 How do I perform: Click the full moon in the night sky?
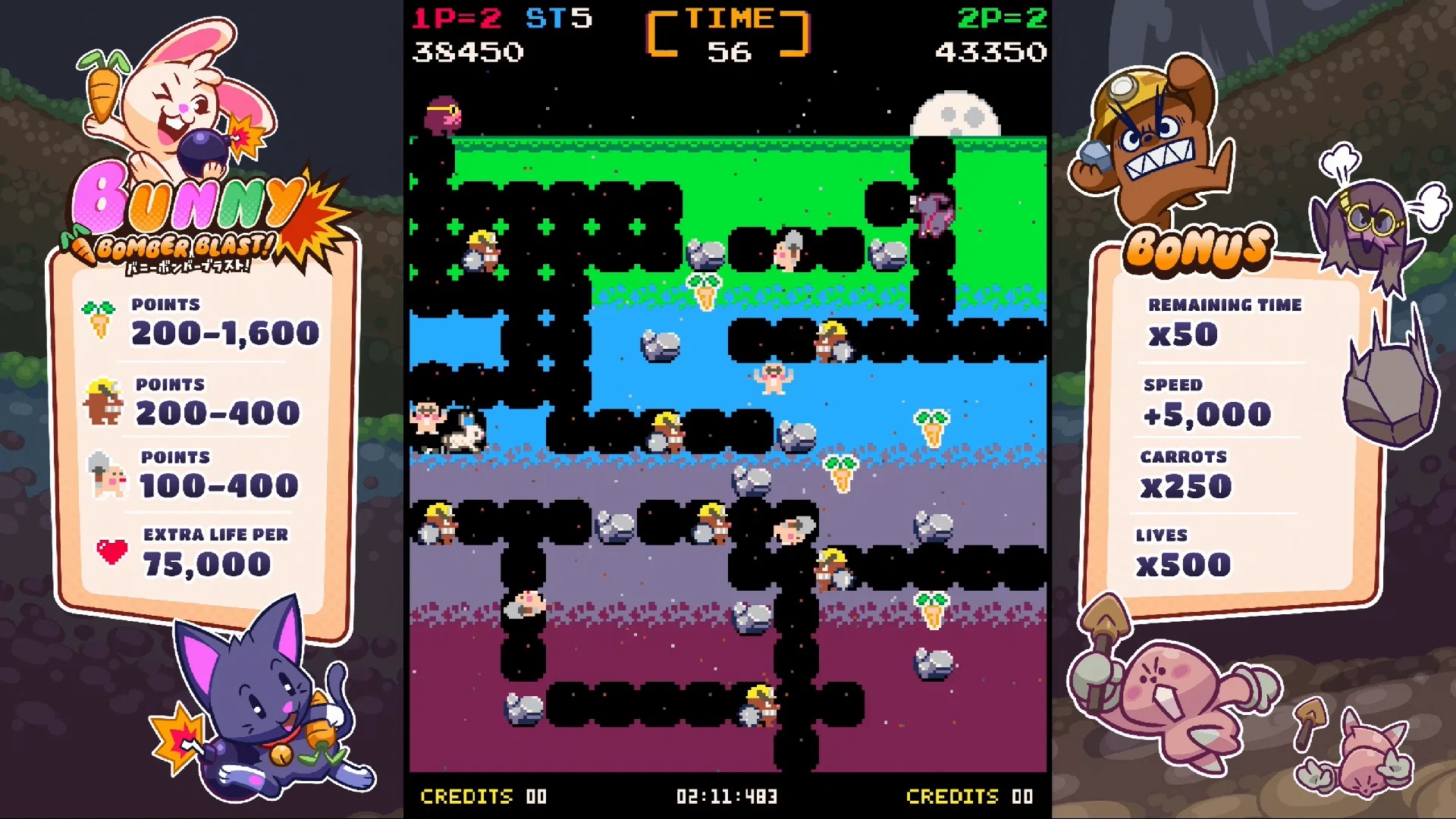(954, 114)
